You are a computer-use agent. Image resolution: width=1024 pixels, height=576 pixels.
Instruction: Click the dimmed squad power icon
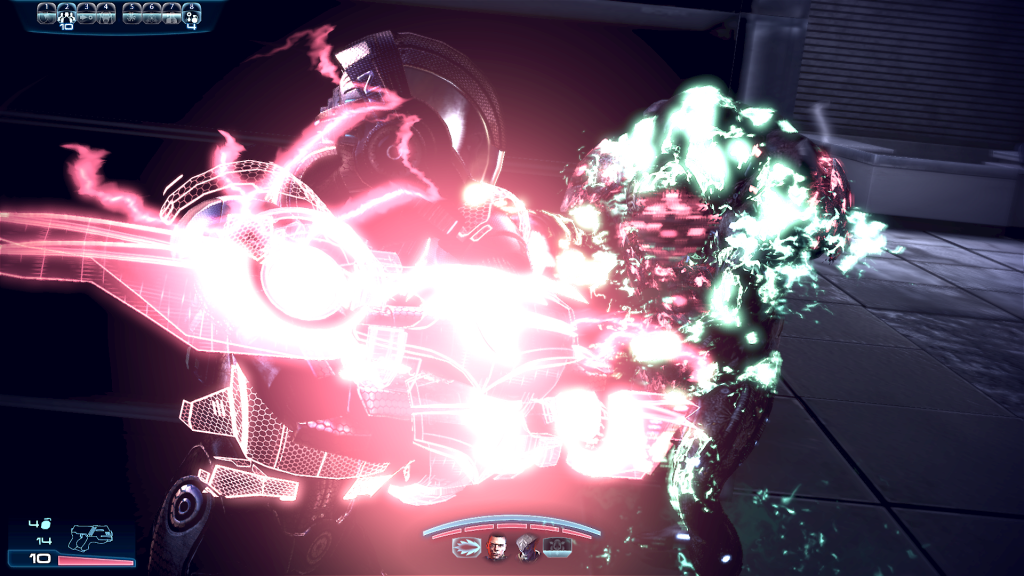pyautogui.click(x=558, y=547)
